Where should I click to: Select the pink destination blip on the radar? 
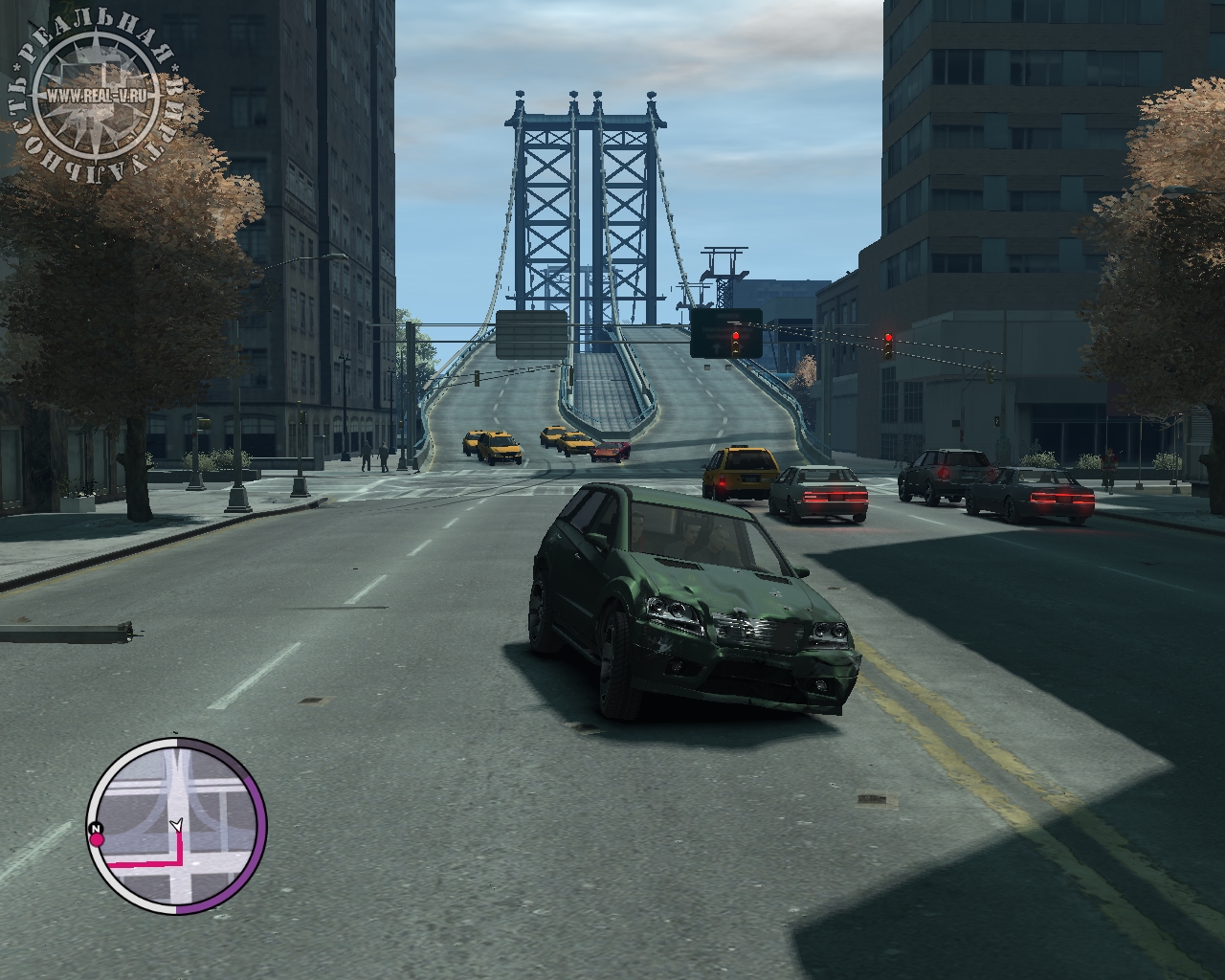[97, 840]
